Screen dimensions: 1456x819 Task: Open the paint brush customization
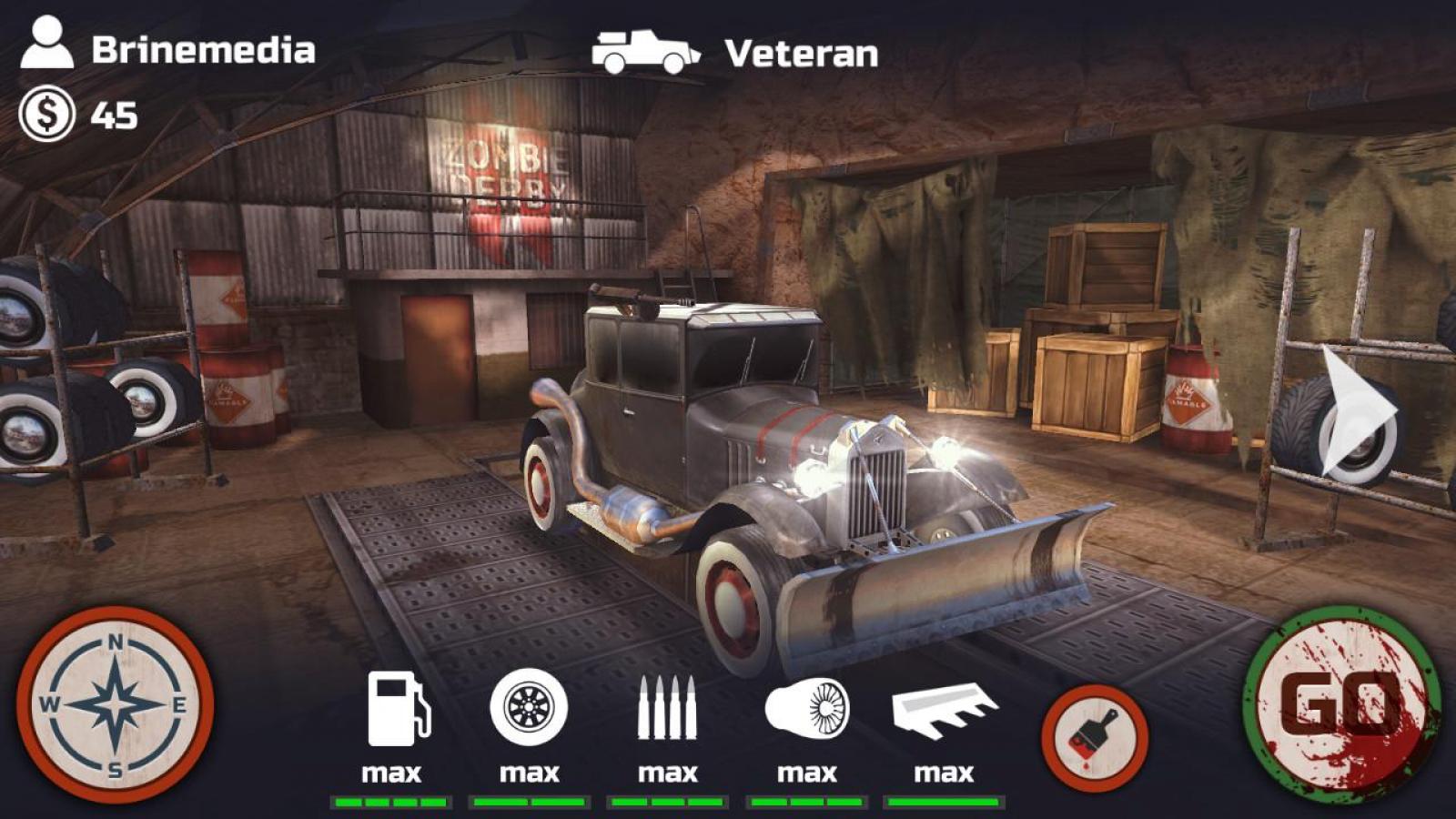point(1095,735)
